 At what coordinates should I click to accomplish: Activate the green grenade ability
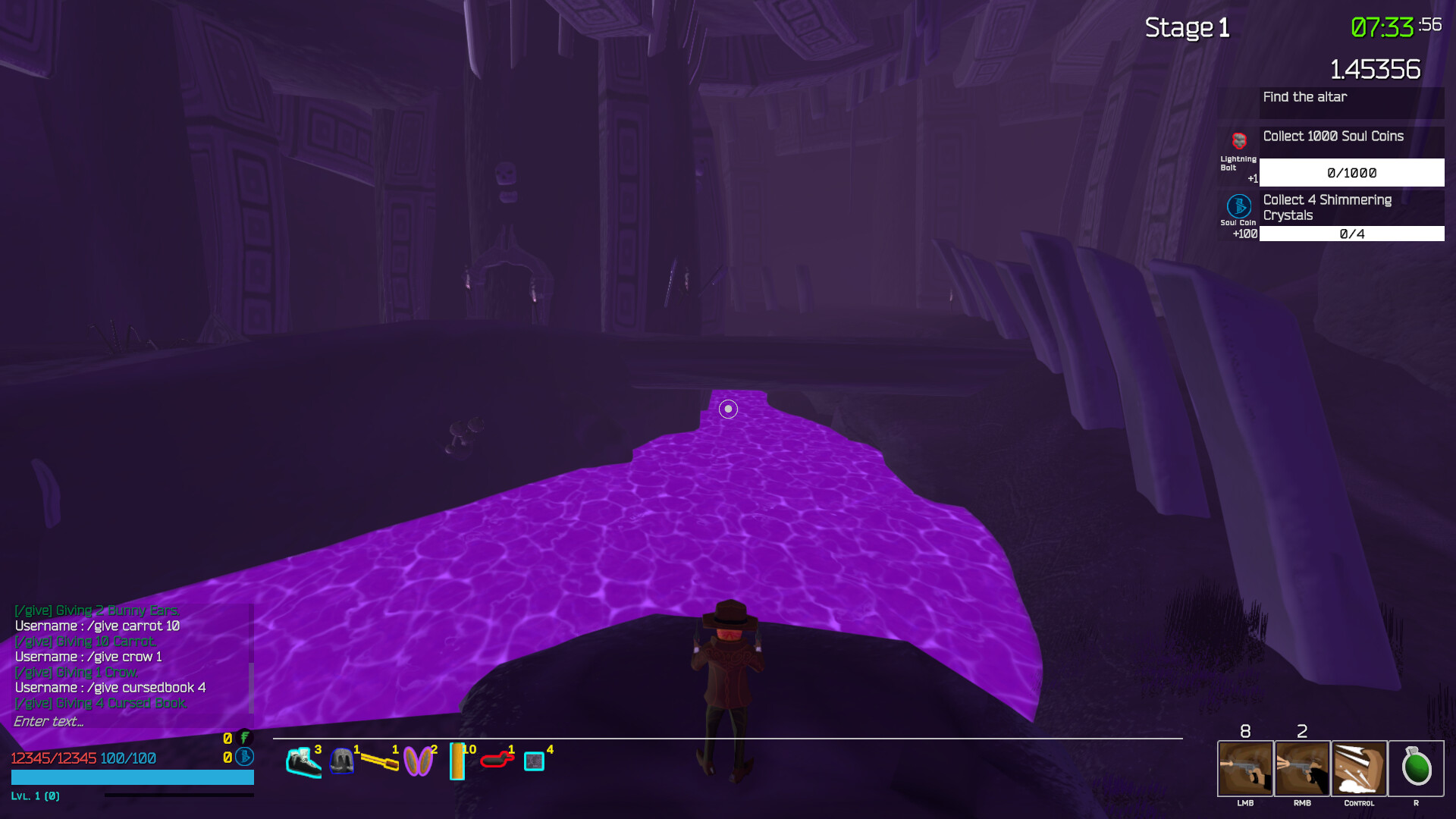click(1416, 768)
